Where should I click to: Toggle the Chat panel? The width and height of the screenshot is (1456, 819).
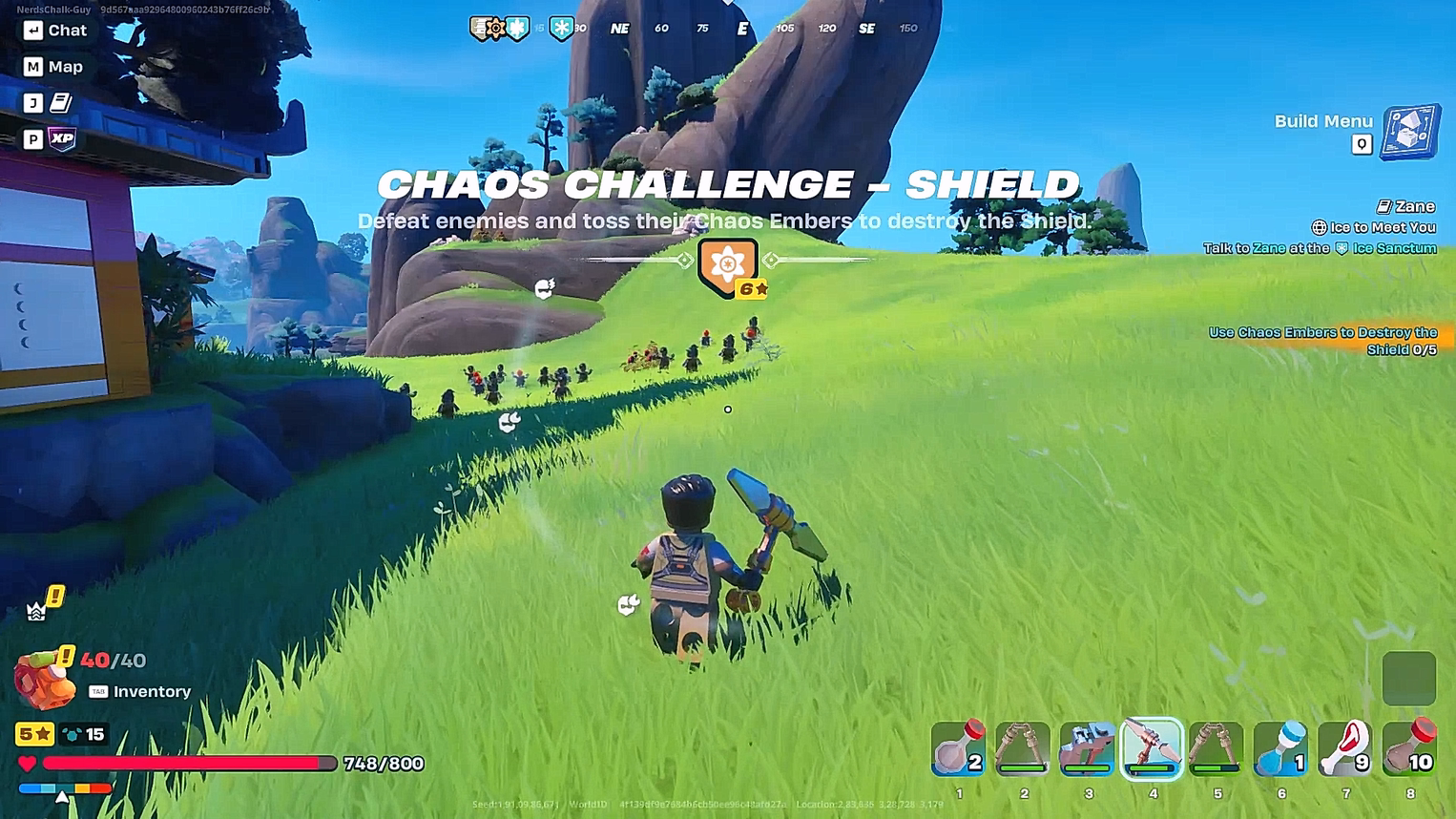click(53, 30)
